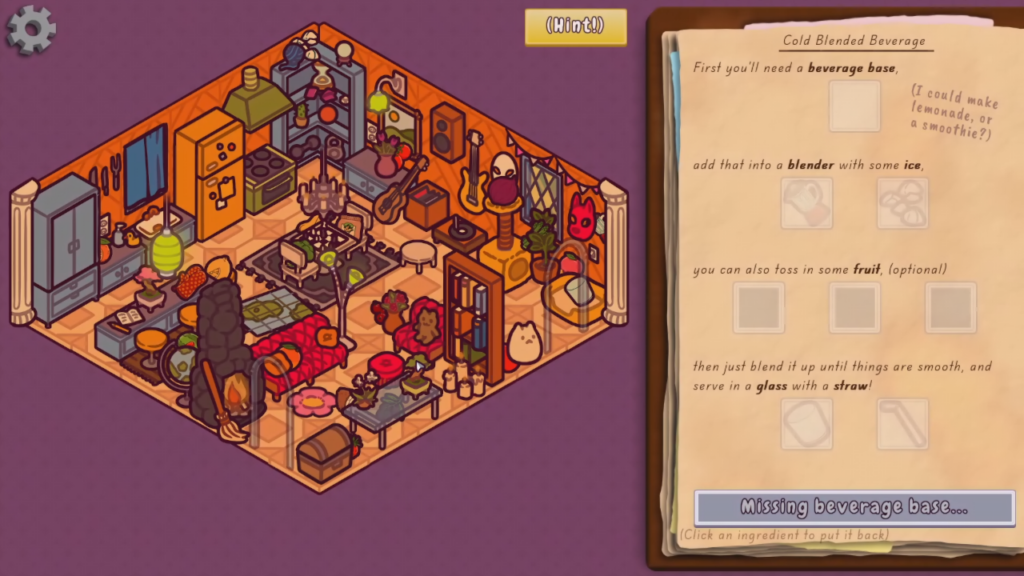This screenshot has width=1024, height=576.
Task: Click the yellow Hint button
Action: point(576,26)
